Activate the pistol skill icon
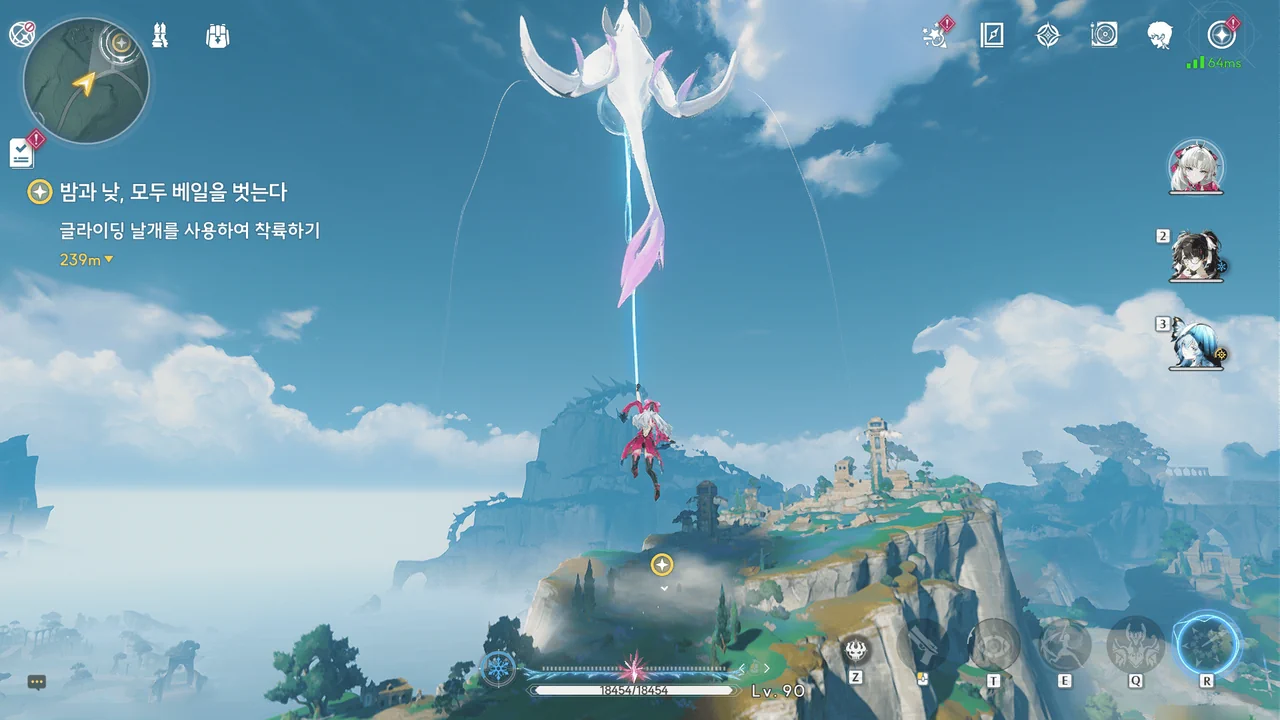The height and width of the screenshot is (720, 1280). pyautogui.click(x=922, y=644)
